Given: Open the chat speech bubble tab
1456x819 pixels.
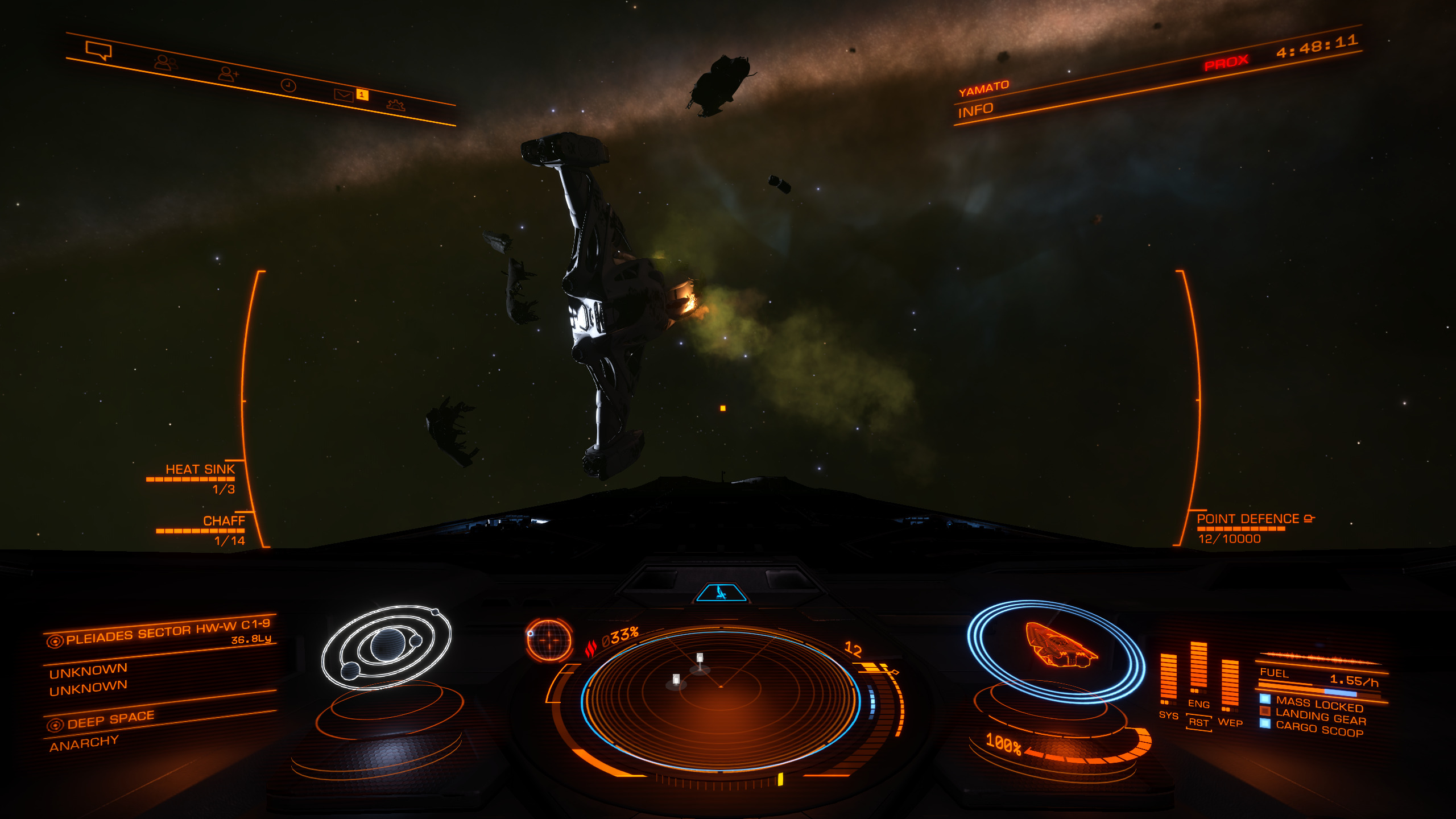Looking at the screenshot, I should click(x=98, y=50).
